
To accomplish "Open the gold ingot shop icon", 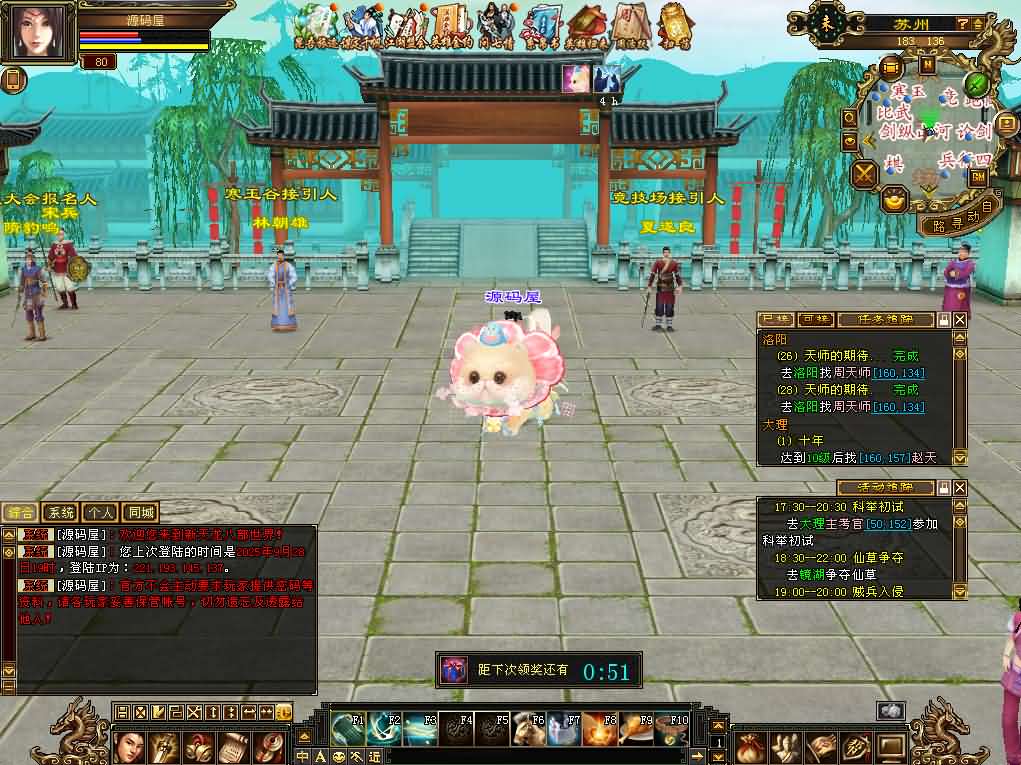I will click(x=894, y=201).
